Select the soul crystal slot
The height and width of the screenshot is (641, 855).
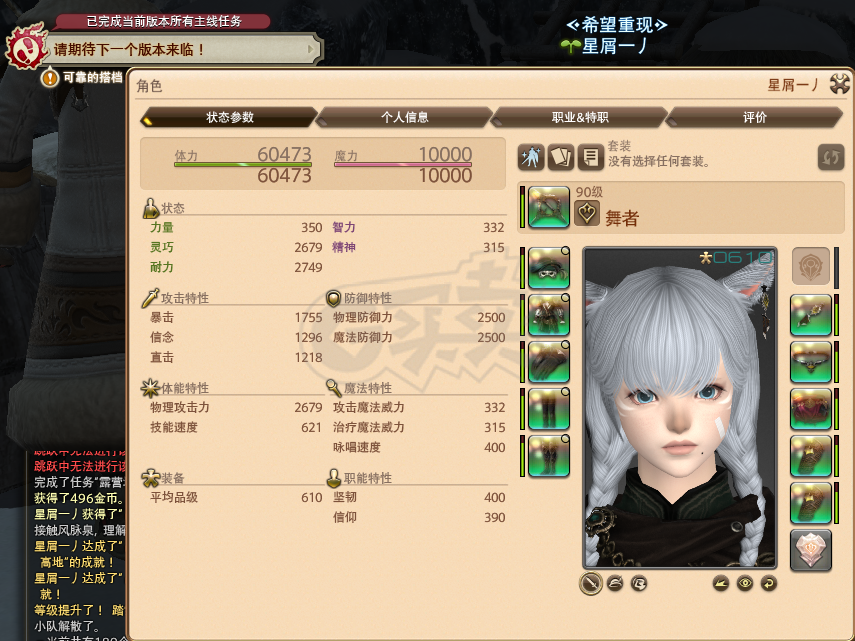(x=811, y=550)
